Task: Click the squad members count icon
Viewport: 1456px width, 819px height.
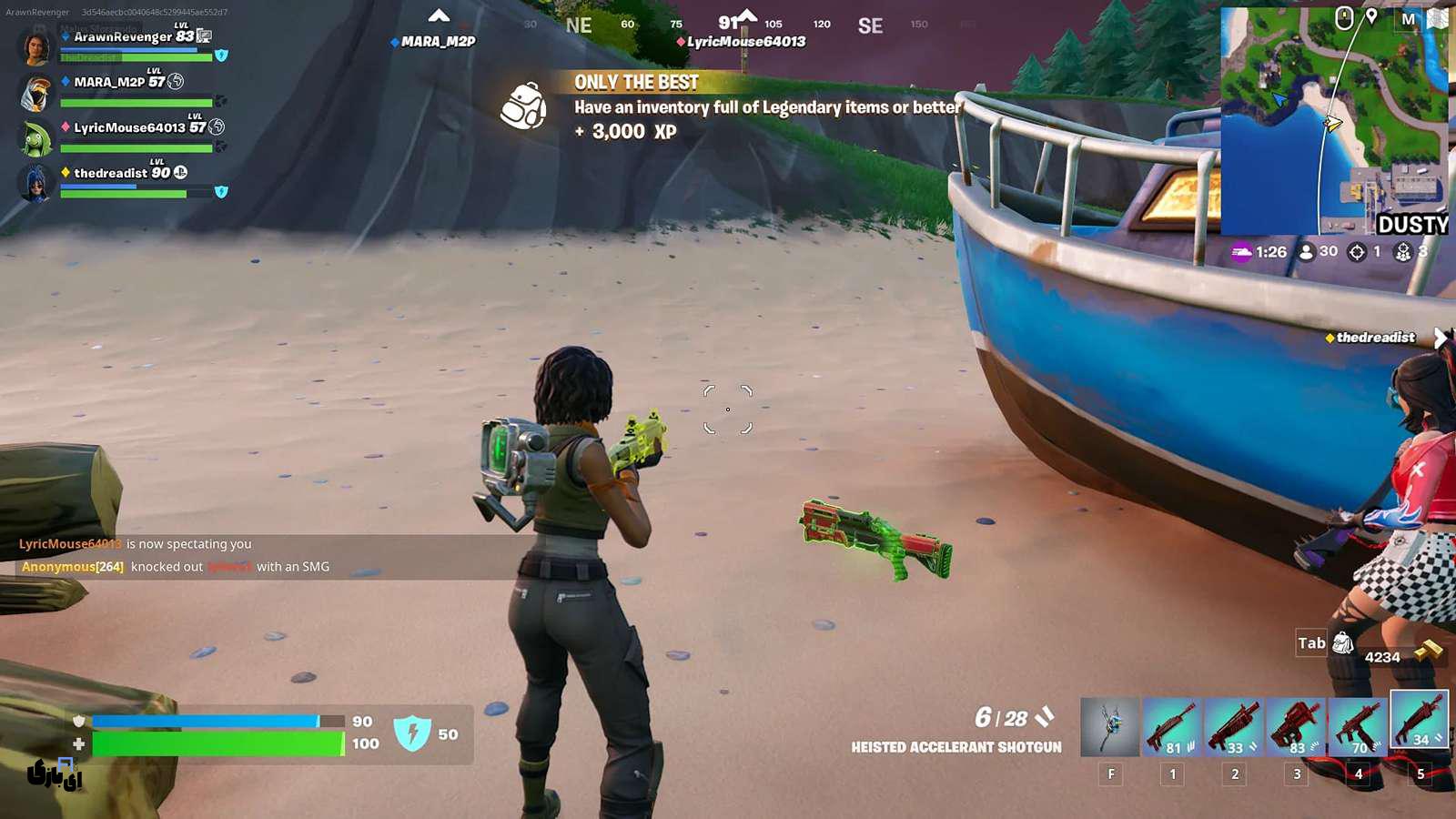Action: point(1403,252)
